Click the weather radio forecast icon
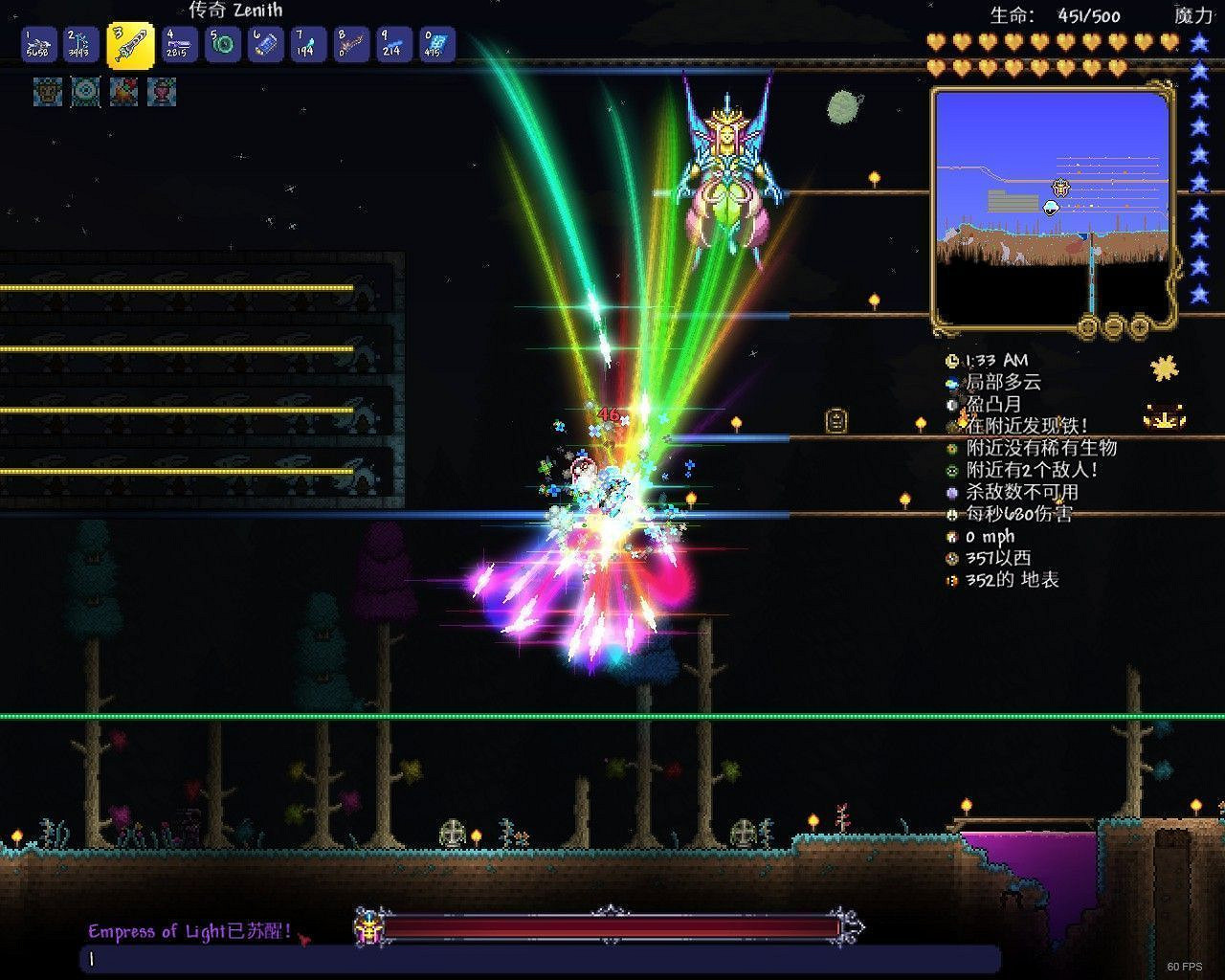The height and width of the screenshot is (980, 1225). pos(951,383)
